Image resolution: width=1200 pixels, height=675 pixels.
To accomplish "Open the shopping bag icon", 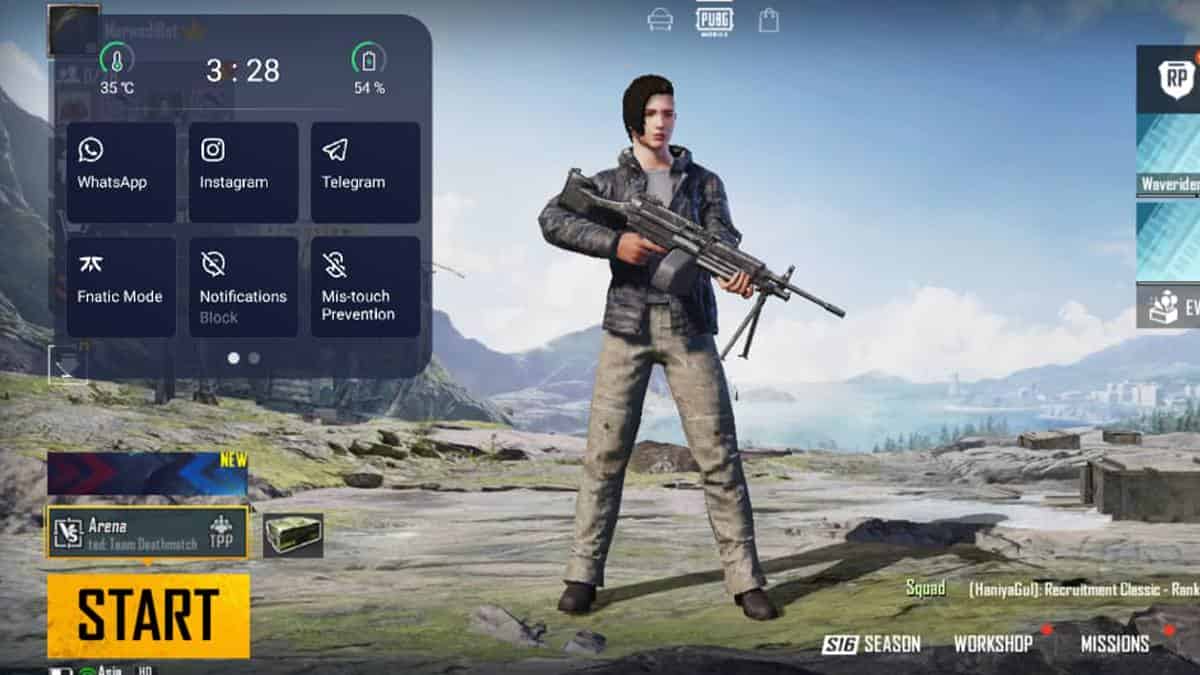I will (x=768, y=20).
